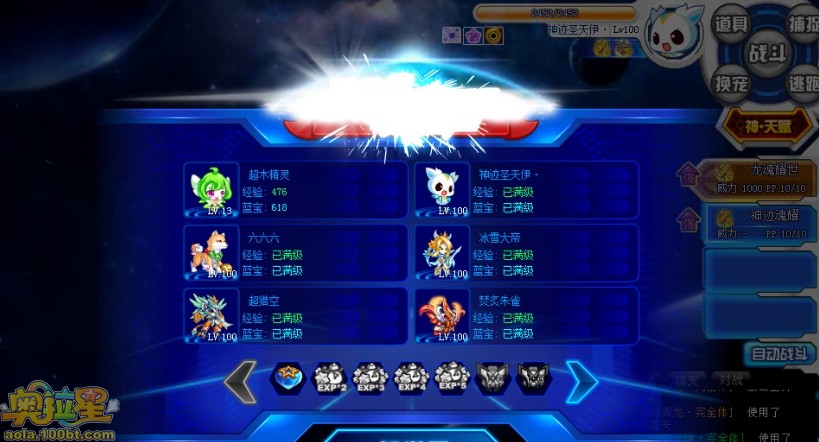The image size is (819, 442).
Task: Select the 战斗 fight button
Action: pos(767,53)
